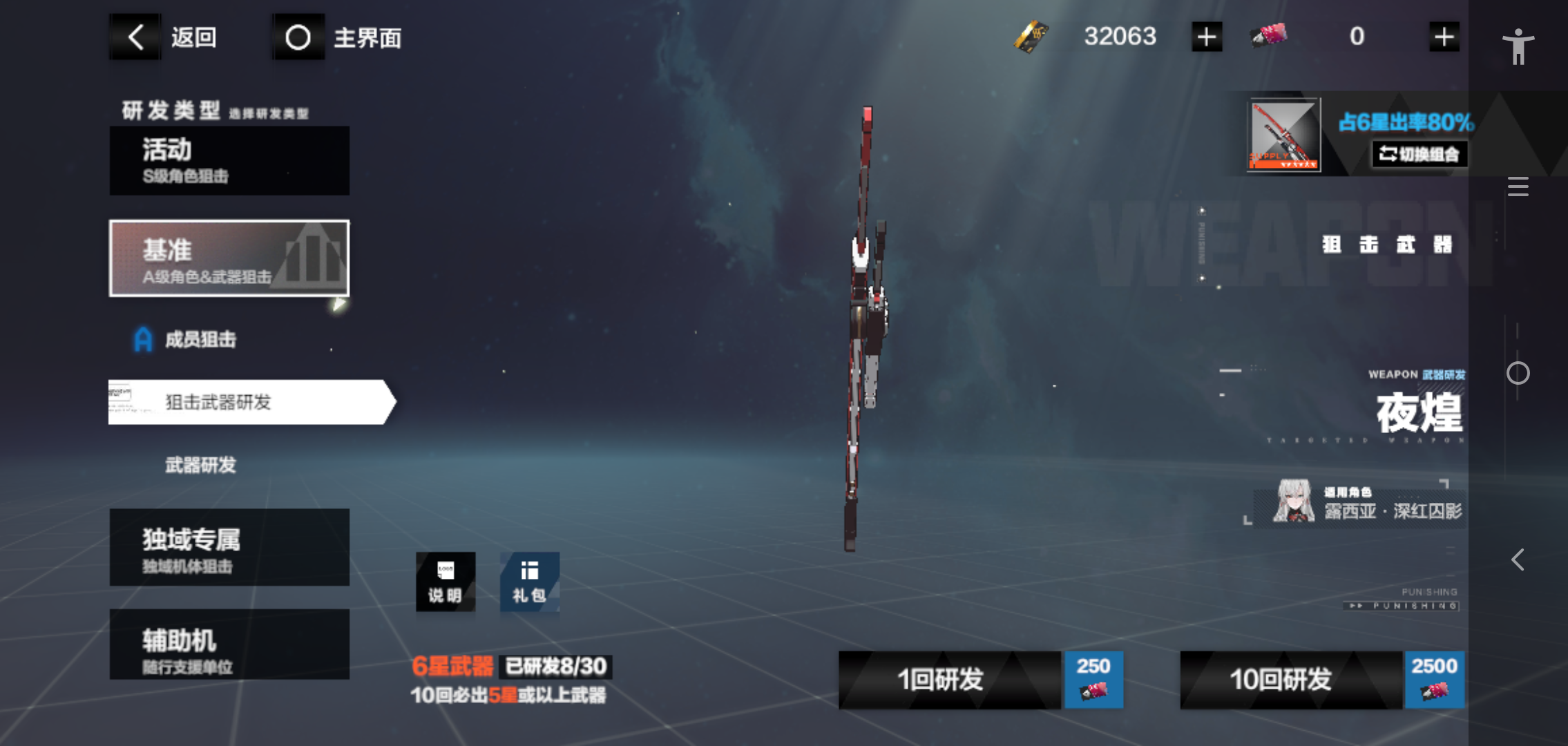Click the plus beside the research ticket count
1568x746 pixels.
1444,36
